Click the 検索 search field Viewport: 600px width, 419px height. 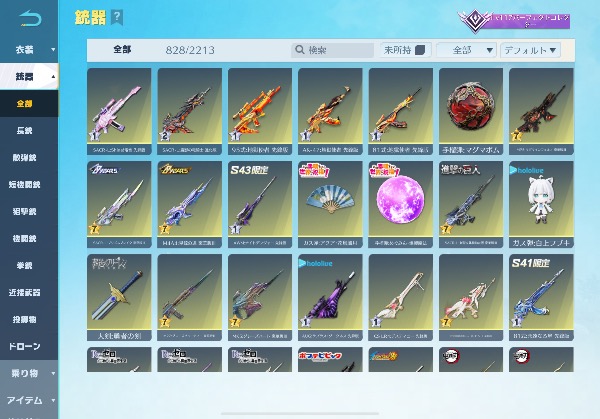(335, 50)
